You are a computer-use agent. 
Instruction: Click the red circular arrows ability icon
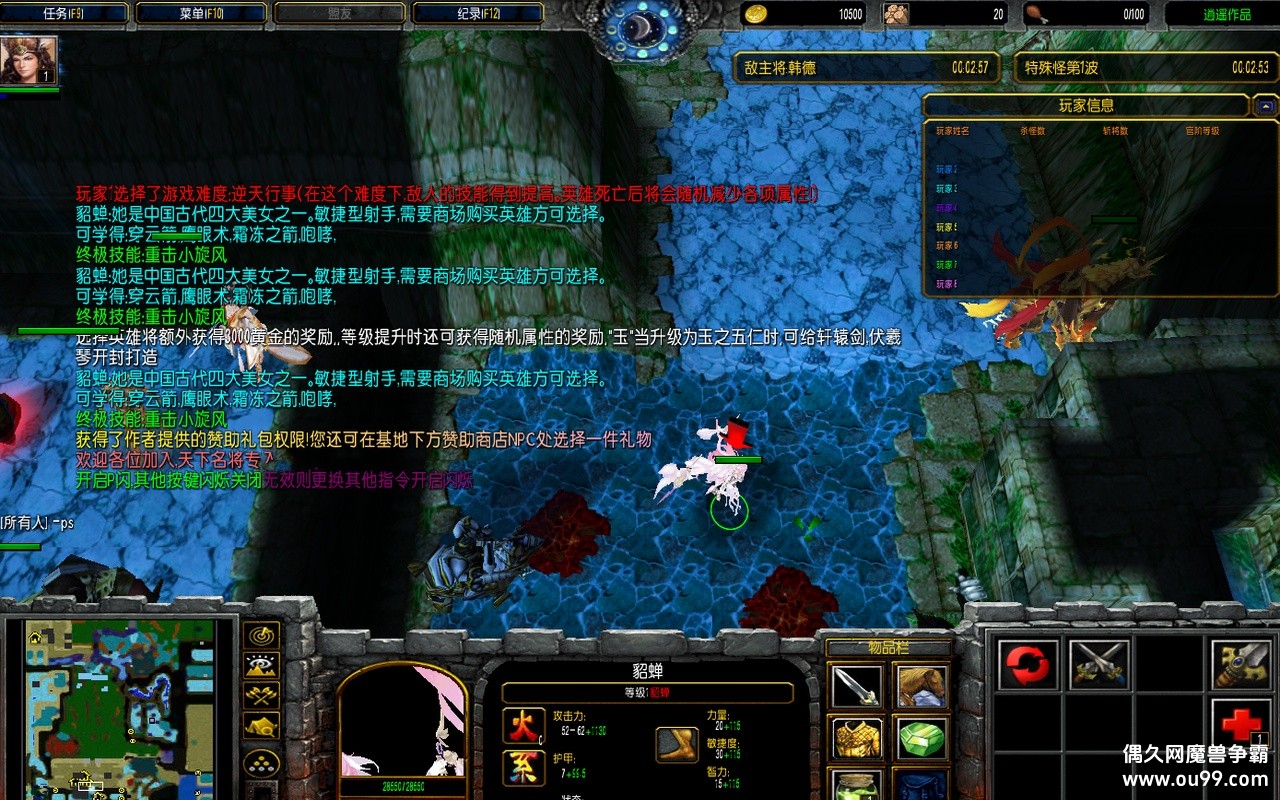[1026, 662]
